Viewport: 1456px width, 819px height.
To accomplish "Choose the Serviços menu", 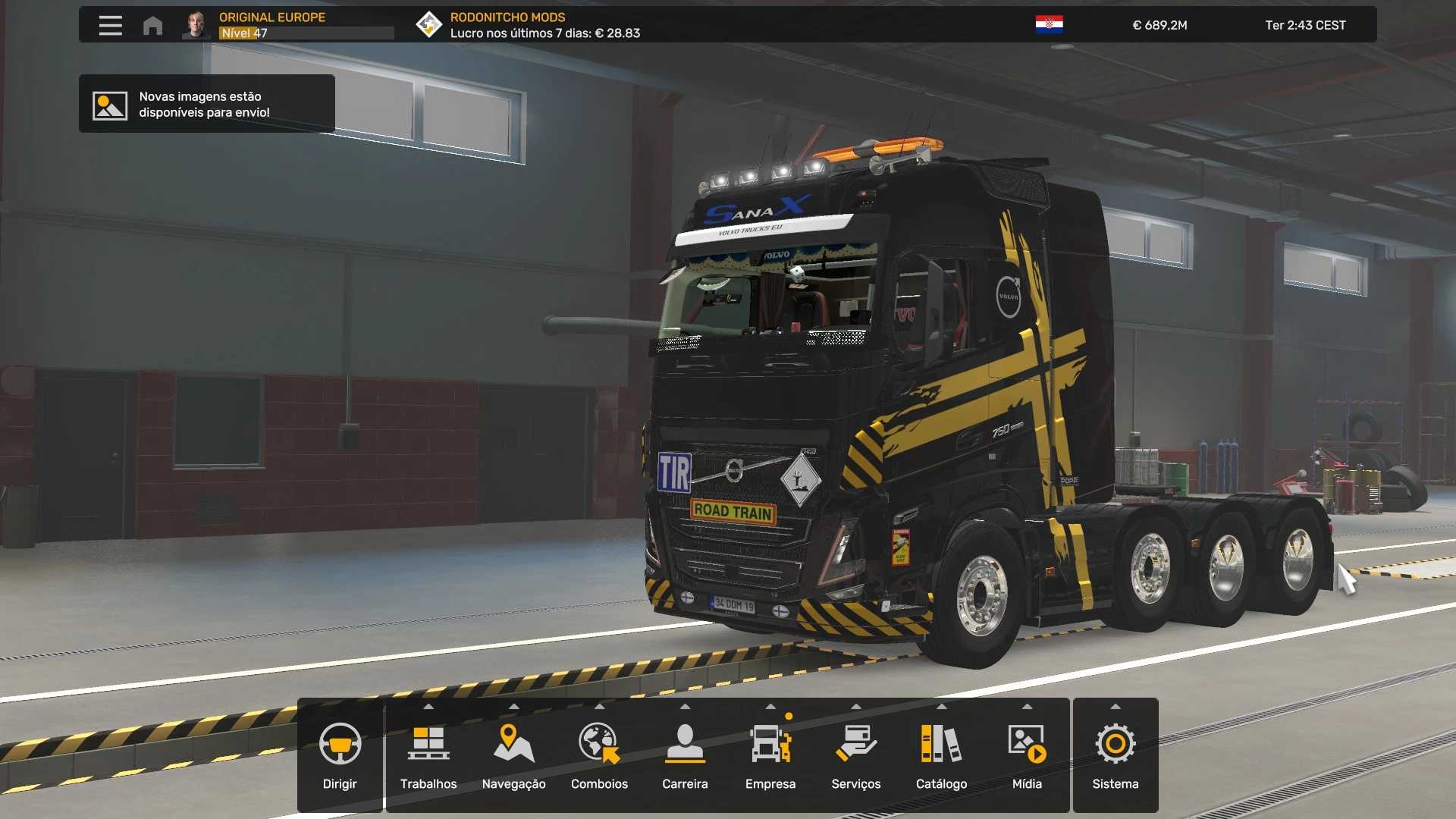I will (x=856, y=755).
